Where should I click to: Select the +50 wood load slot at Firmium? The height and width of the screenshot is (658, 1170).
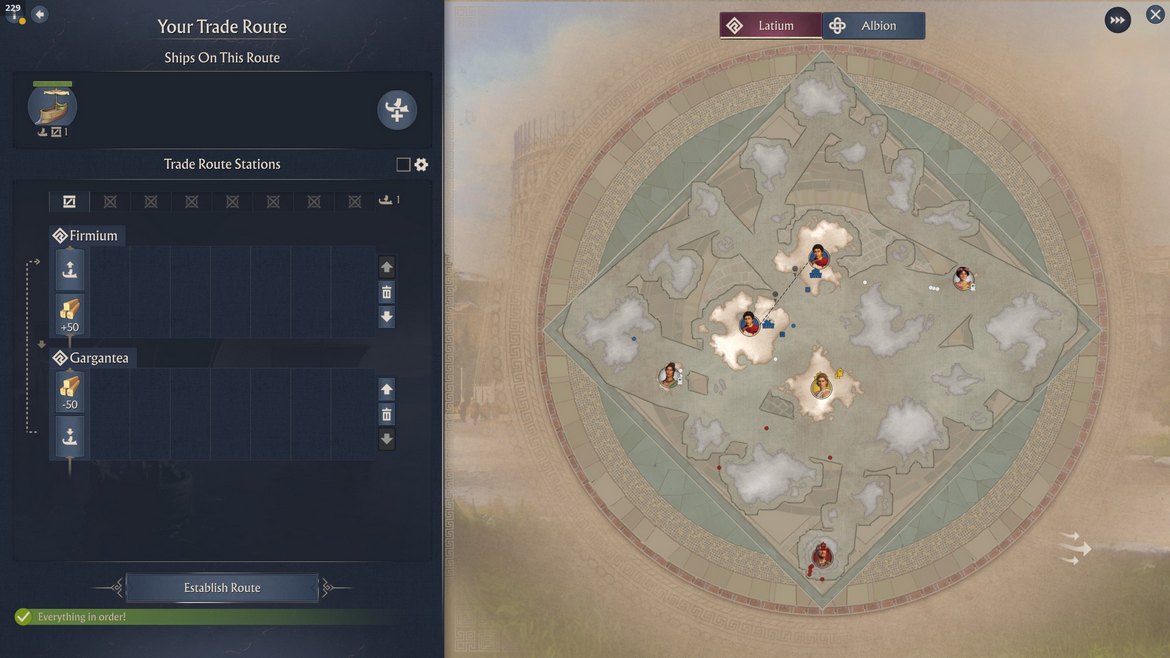point(69,315)
